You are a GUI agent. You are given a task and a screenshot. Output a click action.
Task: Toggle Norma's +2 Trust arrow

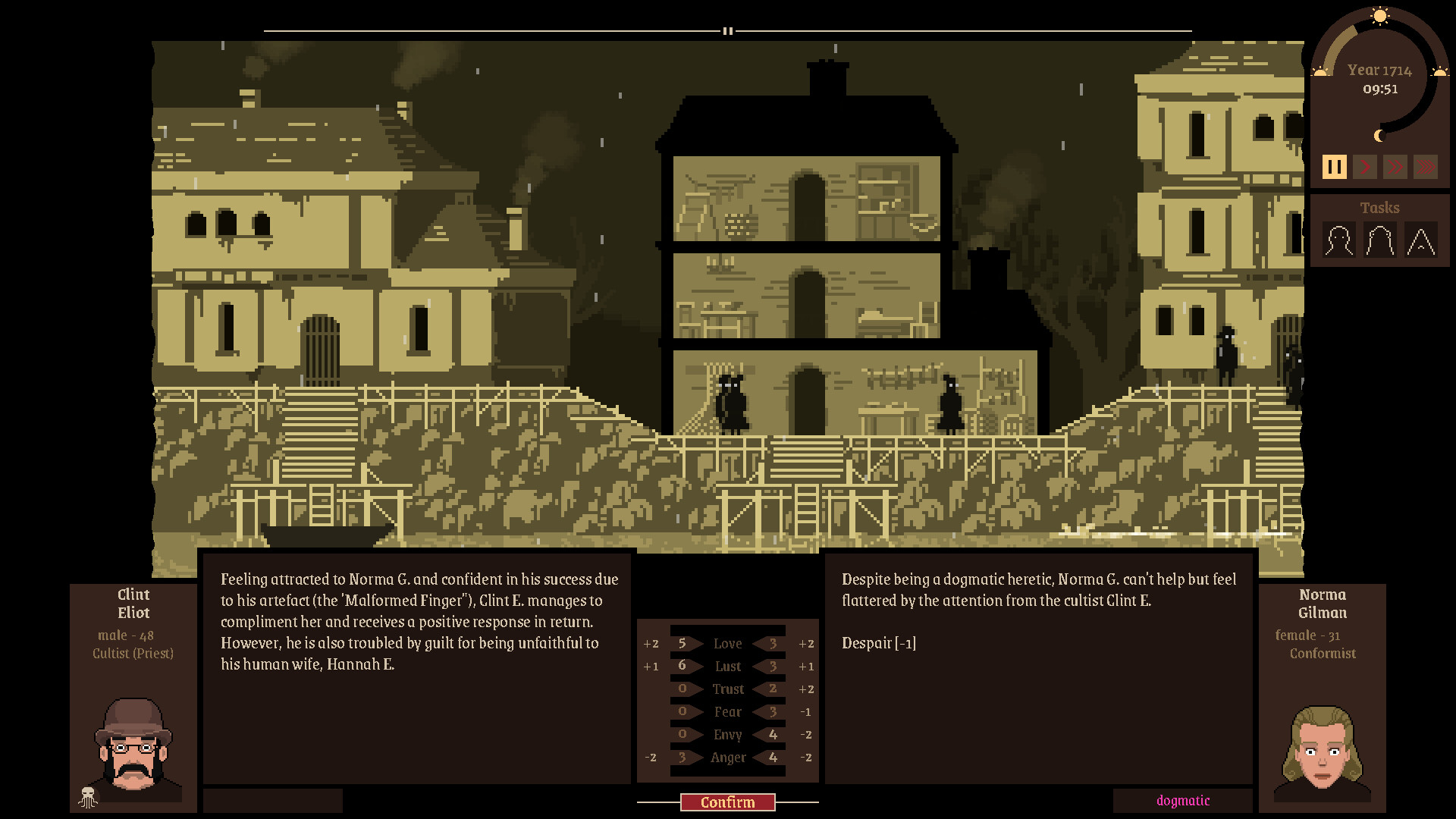point(806,689)
